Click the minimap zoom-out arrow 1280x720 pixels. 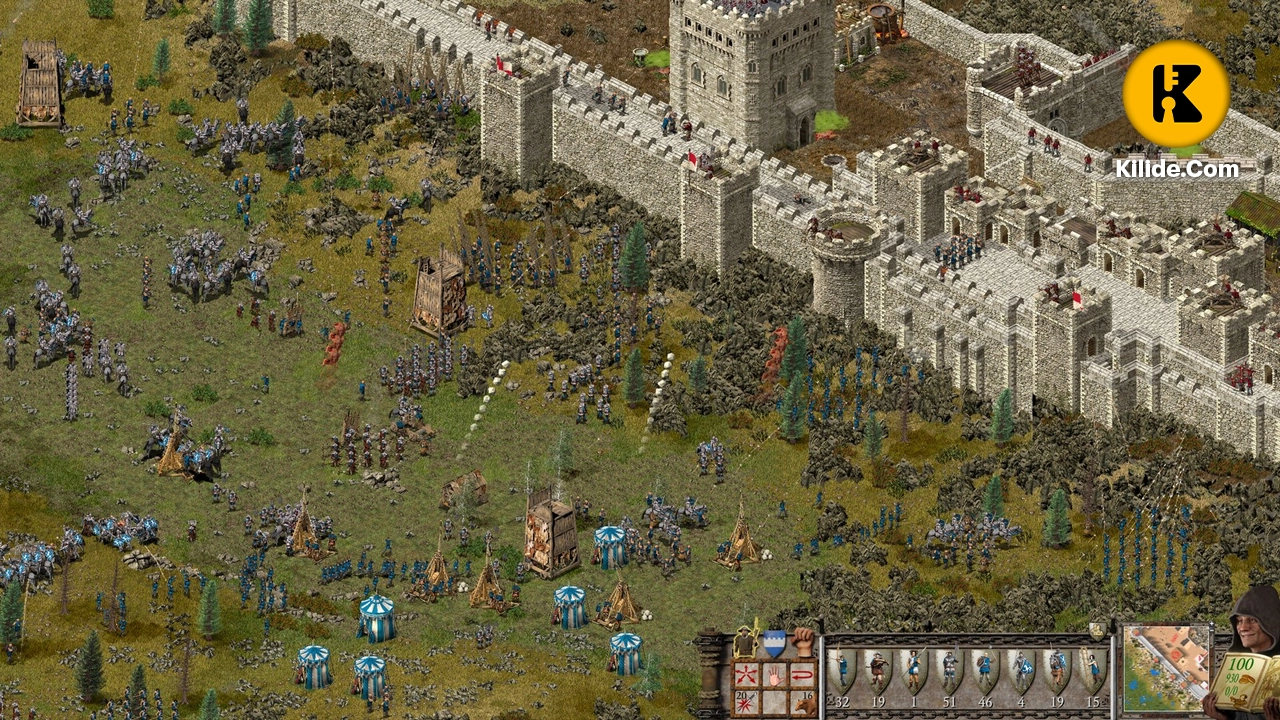click(1210, 630)
